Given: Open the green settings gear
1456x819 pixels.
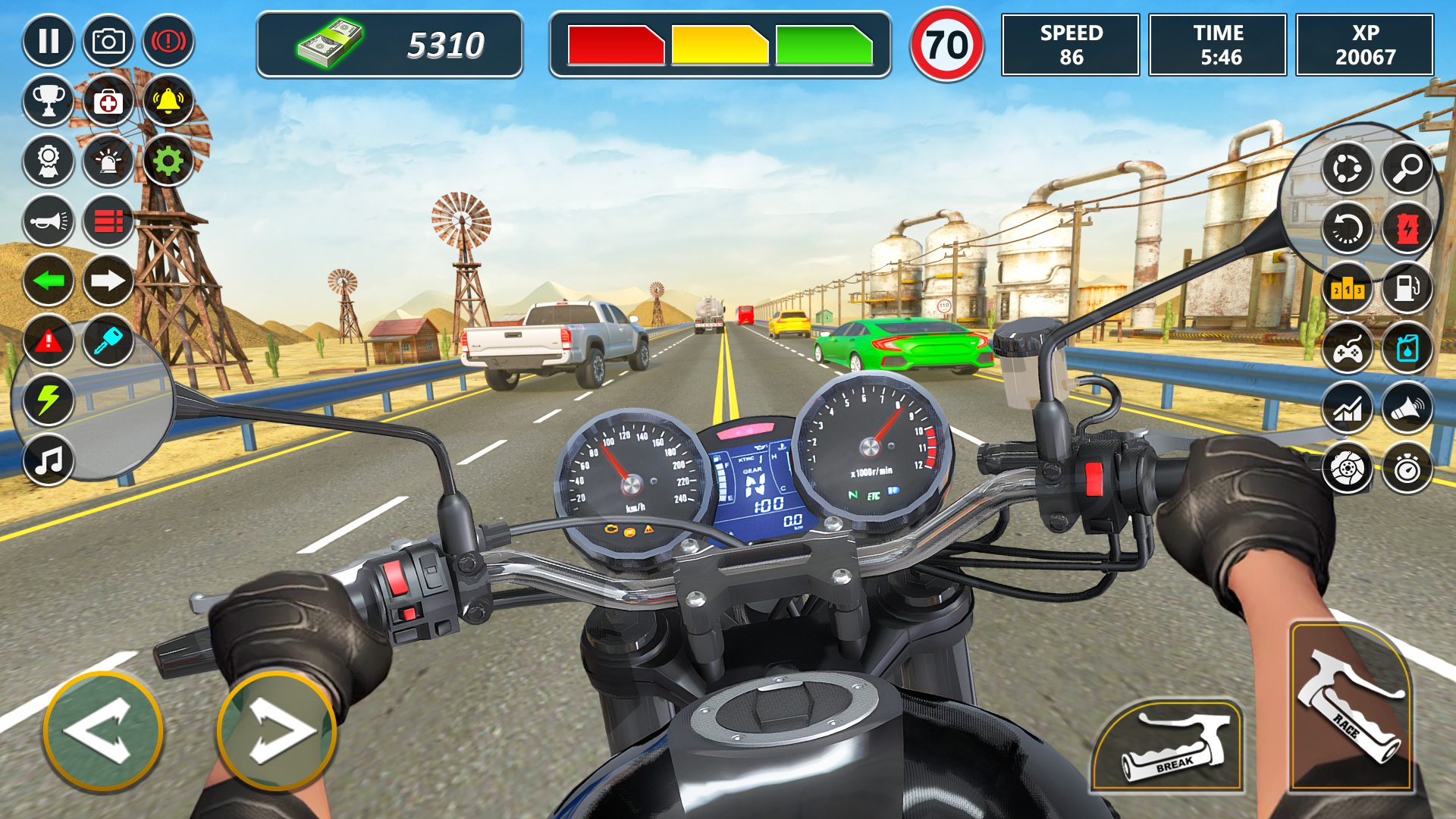Looking at the screenshot, I should click(x=168, y=162).
